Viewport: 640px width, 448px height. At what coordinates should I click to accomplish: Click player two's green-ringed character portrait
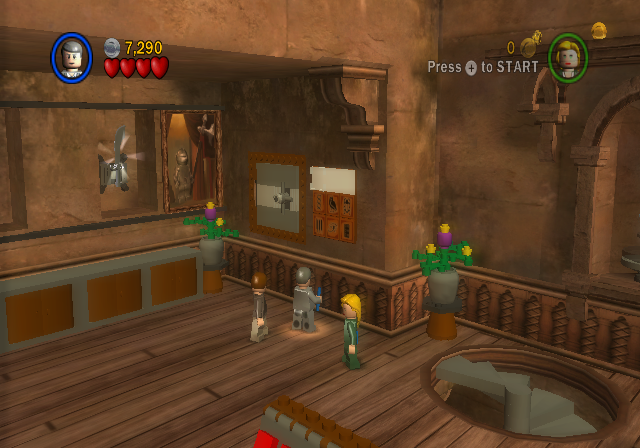pyautogui.click(x=567, y=57)
